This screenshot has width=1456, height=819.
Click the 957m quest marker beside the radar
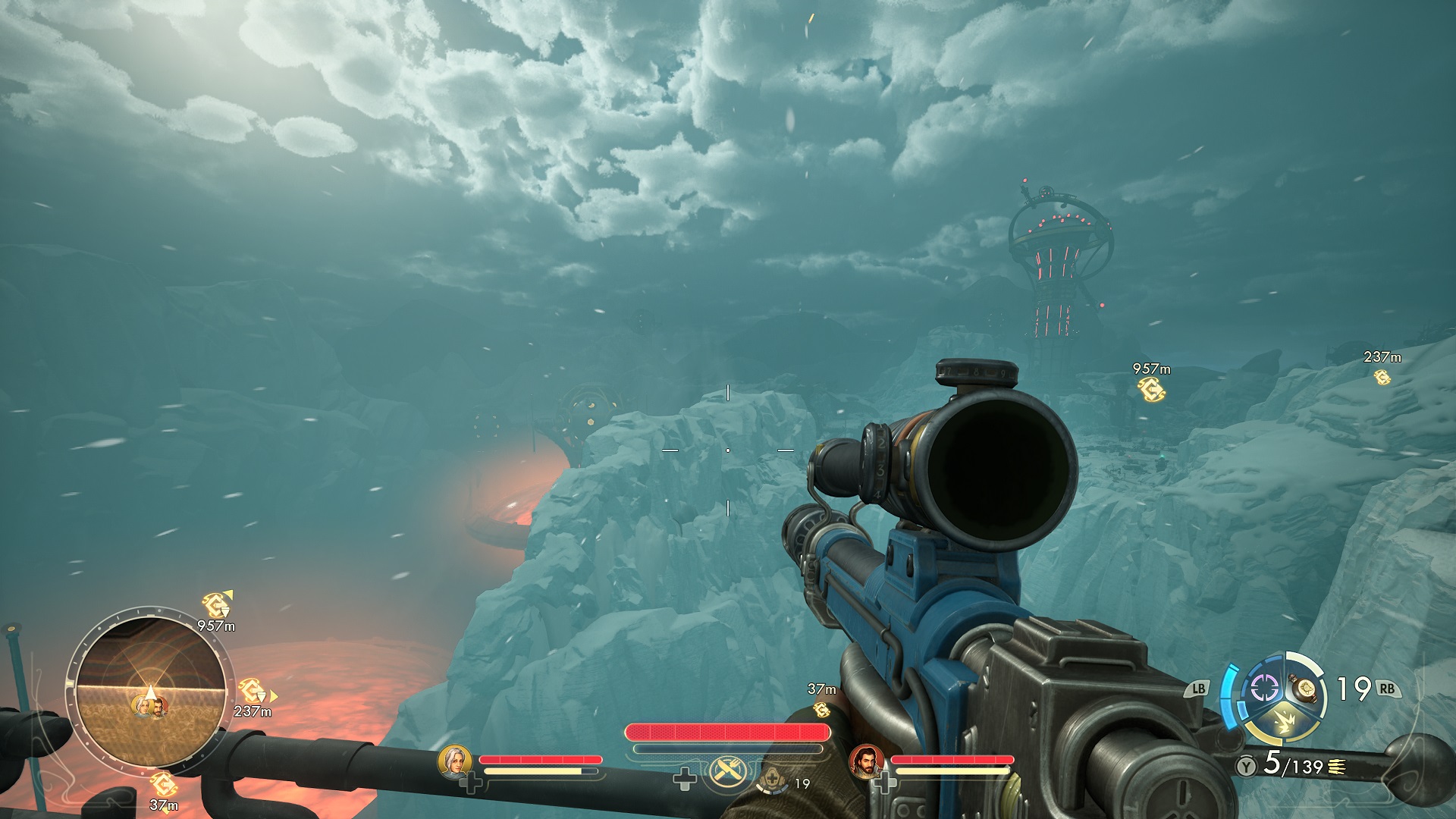pyautogui.click(x=215, y=606)
